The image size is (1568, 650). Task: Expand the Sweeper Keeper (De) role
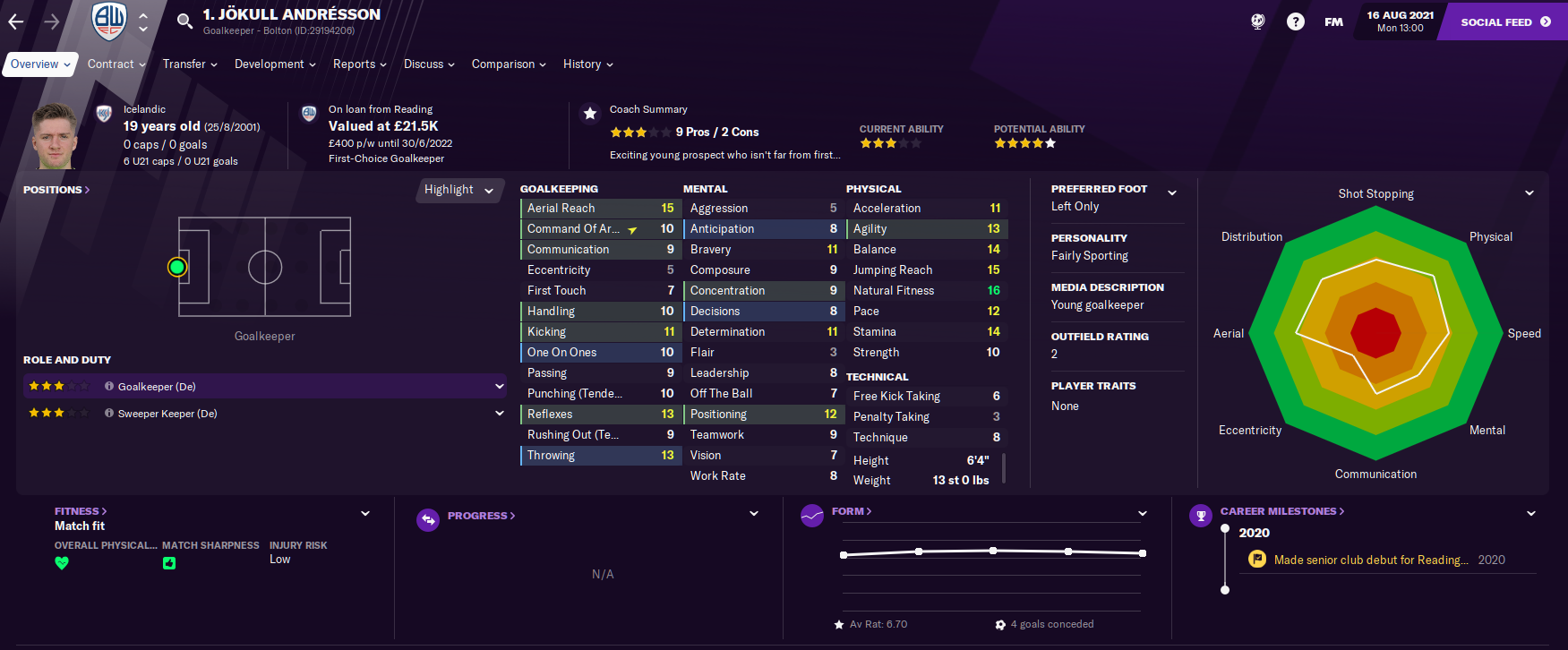pyautogui.click(x=499, y=414)
